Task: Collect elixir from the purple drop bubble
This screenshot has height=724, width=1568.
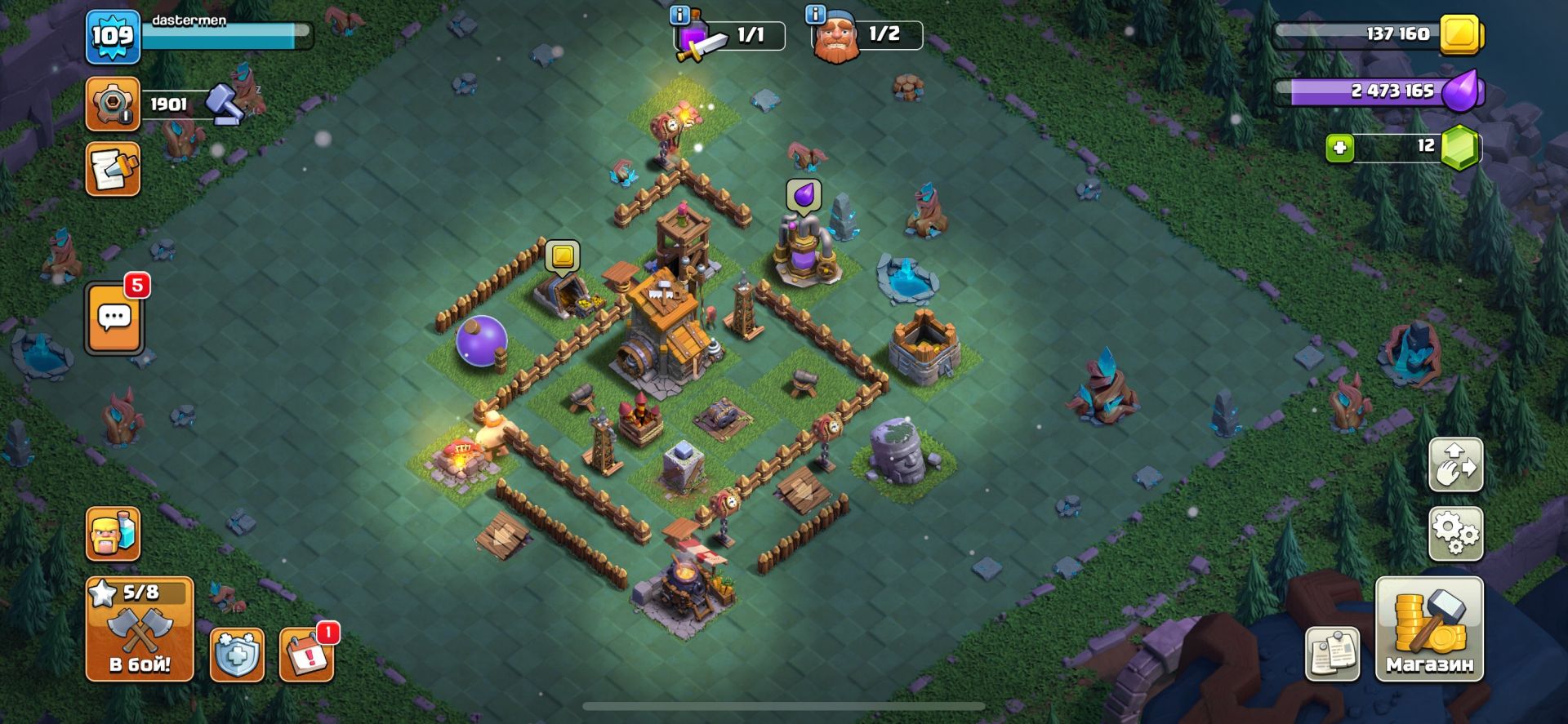Action: coord(804,195)
